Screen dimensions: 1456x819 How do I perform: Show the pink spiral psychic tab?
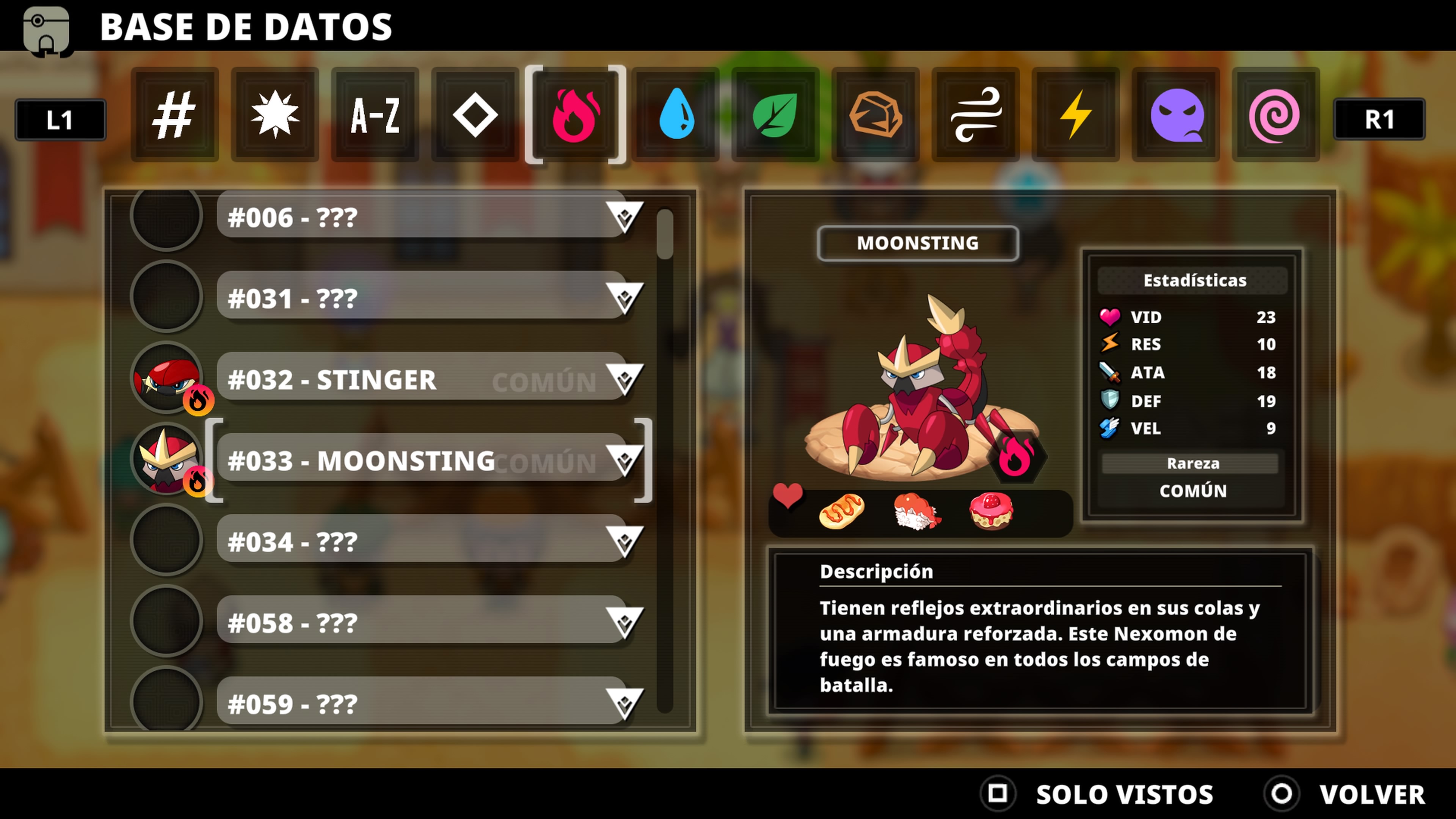[x=1275, y=115]
